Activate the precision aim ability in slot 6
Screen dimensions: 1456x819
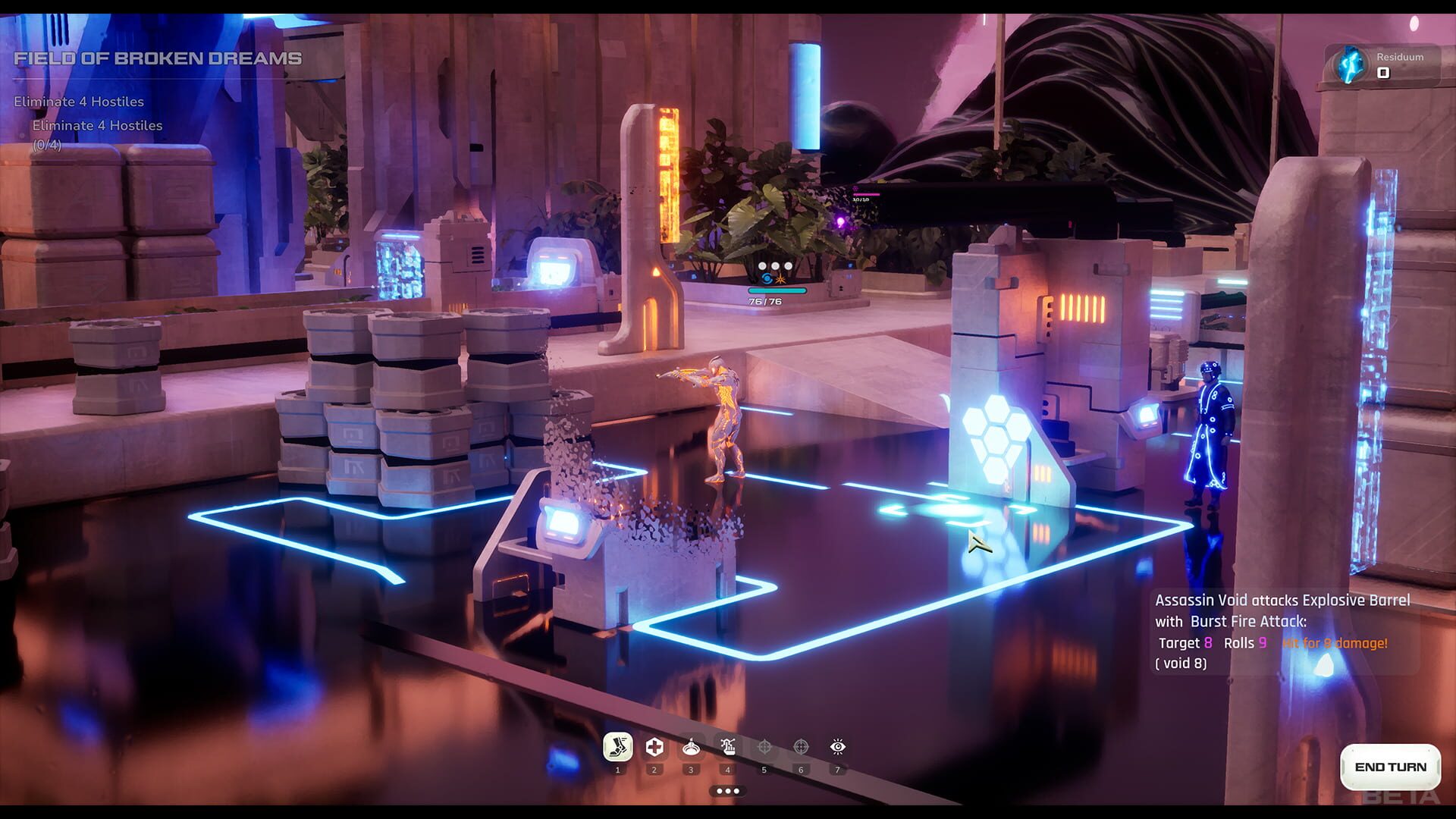[800, 747]
